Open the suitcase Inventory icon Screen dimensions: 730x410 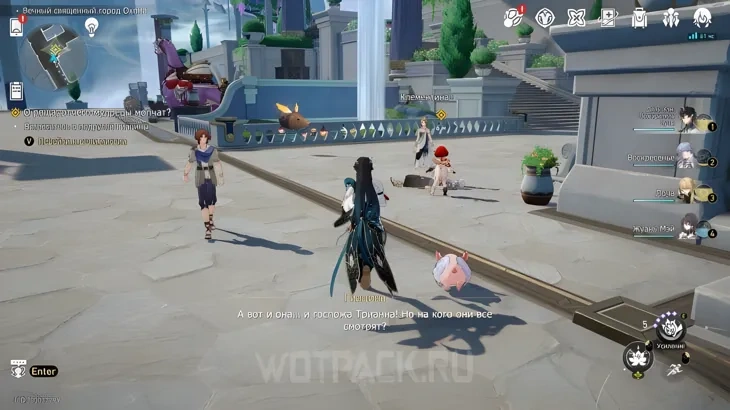[639, 17]
